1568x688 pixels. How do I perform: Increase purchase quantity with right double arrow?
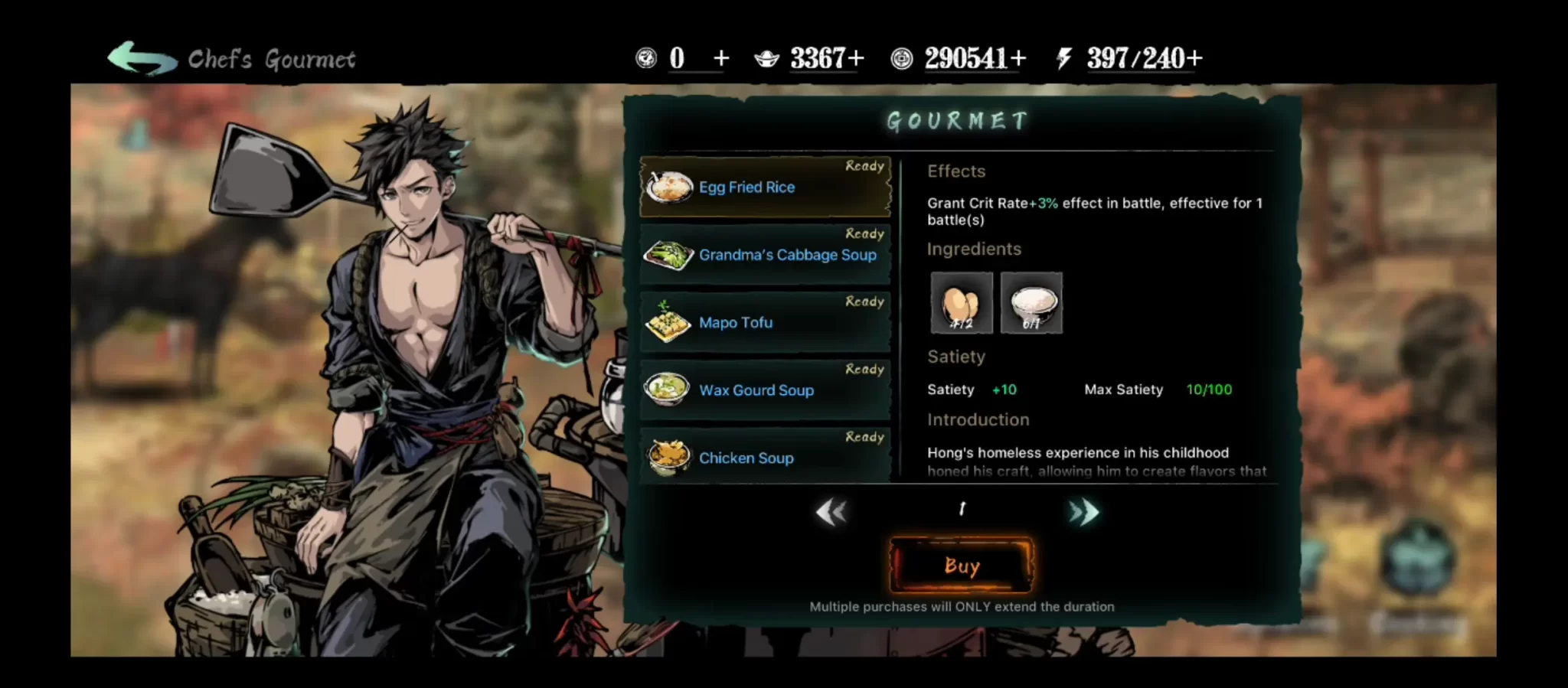[1084, 511]
